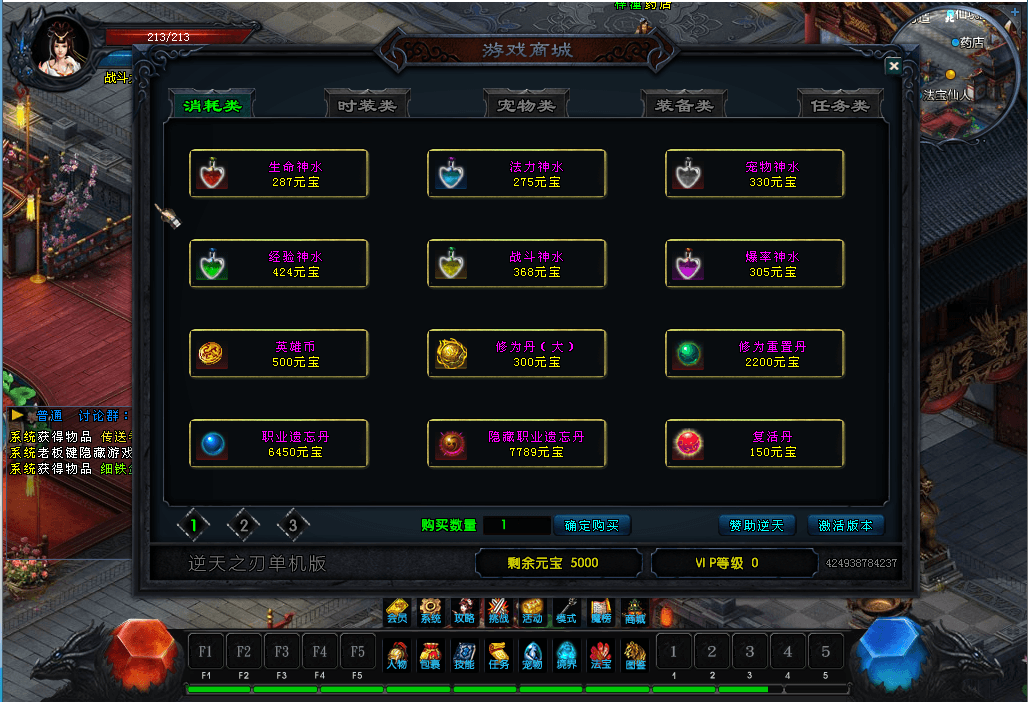
Task: Click the 激活版本 button
Action: pyautogui.click(x=845, y=525)
